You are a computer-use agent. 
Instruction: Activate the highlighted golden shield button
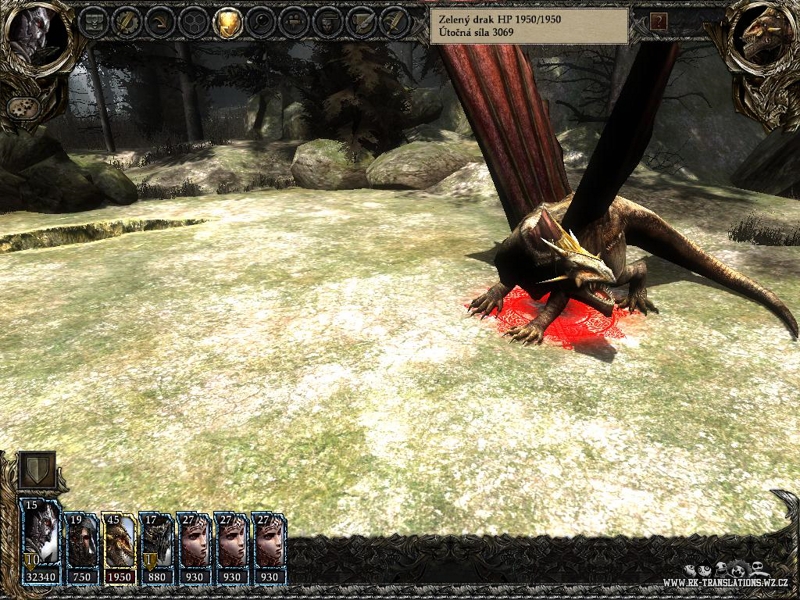(228, 21)
